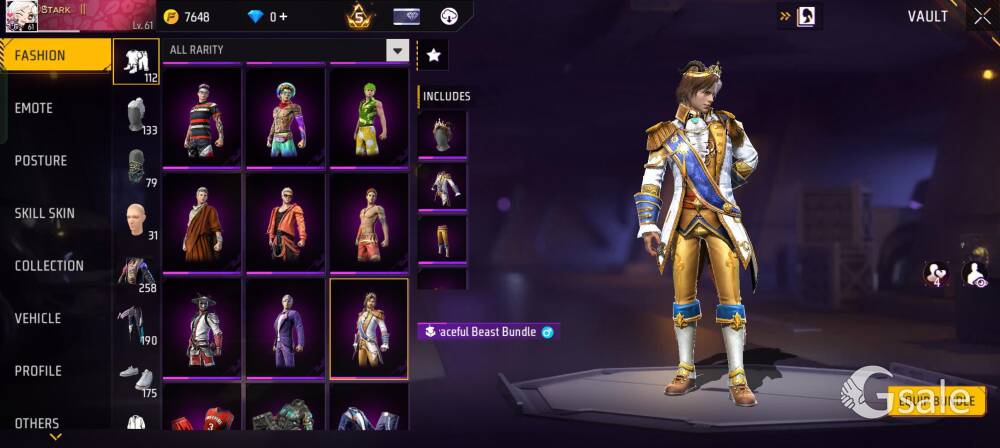The width and height of the screenshot is (1000, 448).
Task: Choose the shoes subcategory showing 175
Action: coord(136,378)
